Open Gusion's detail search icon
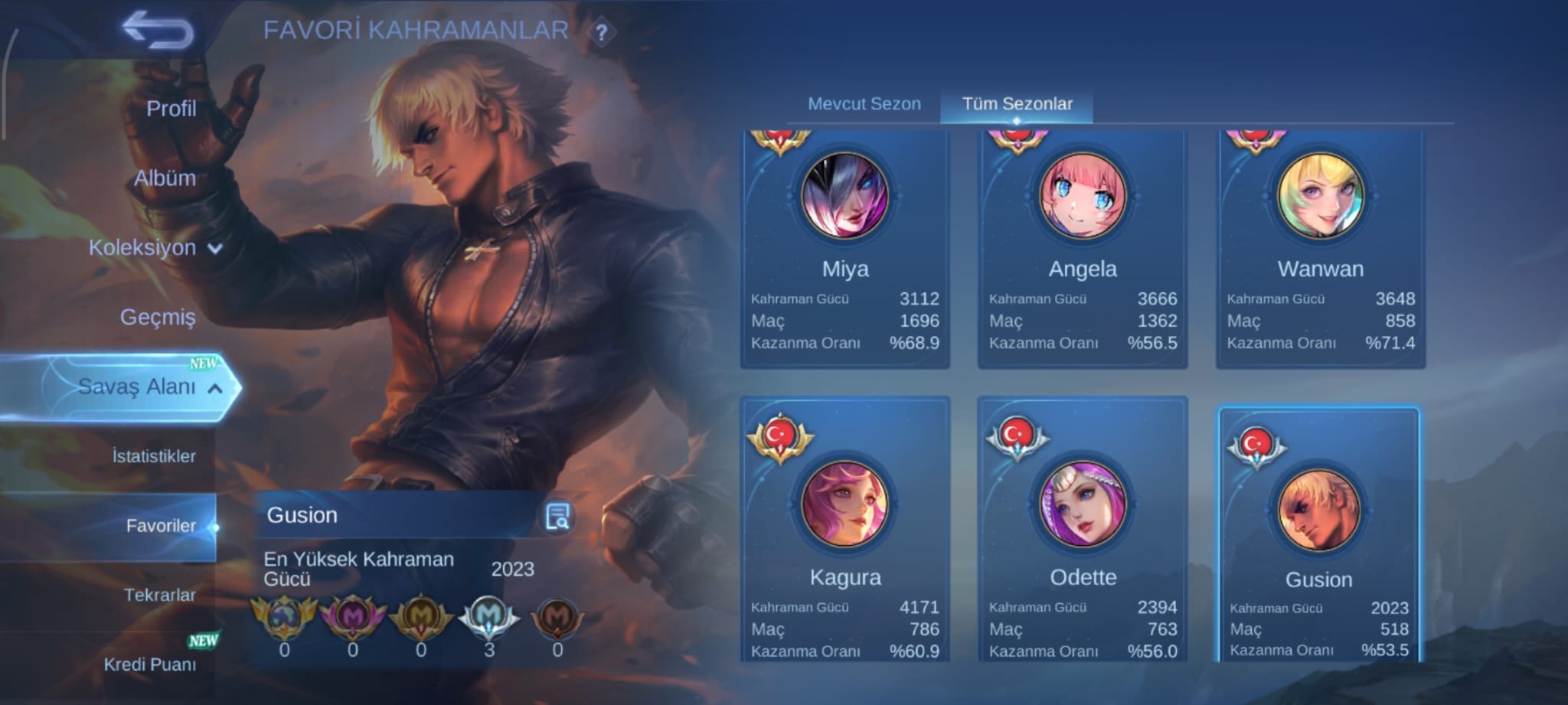Image resolution: width=1568 pixels, height=705 pixels. (x=557, y=517)
